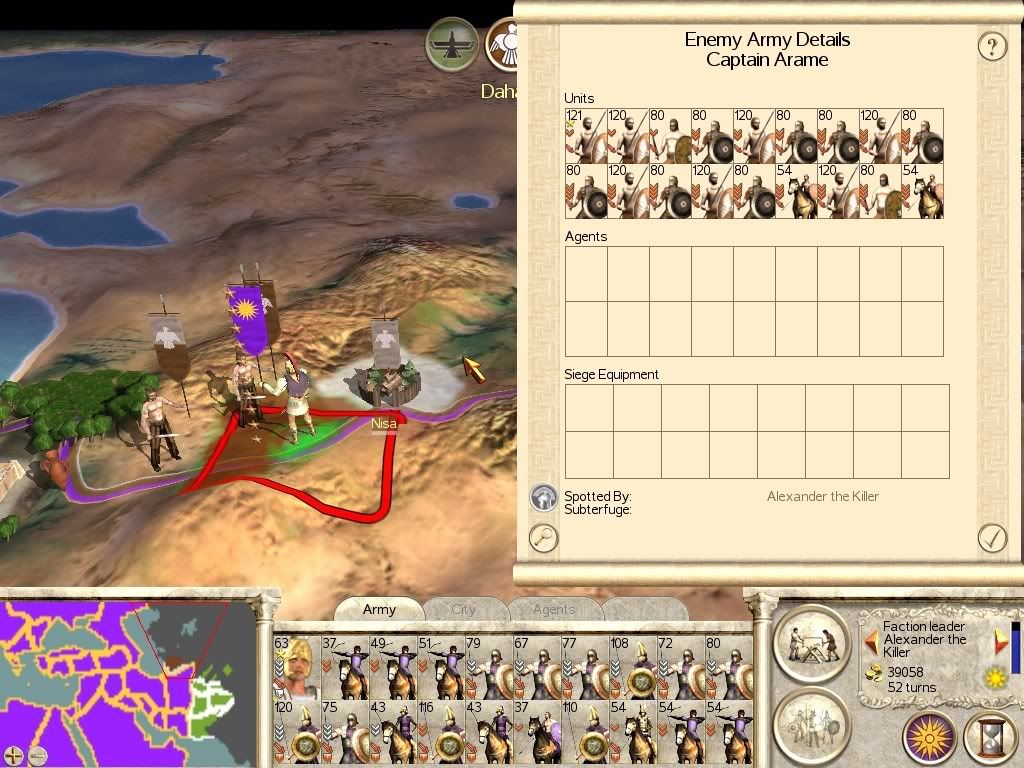Select the Army tab
The image size is (1024, 768).
click(x=379, y=609)
